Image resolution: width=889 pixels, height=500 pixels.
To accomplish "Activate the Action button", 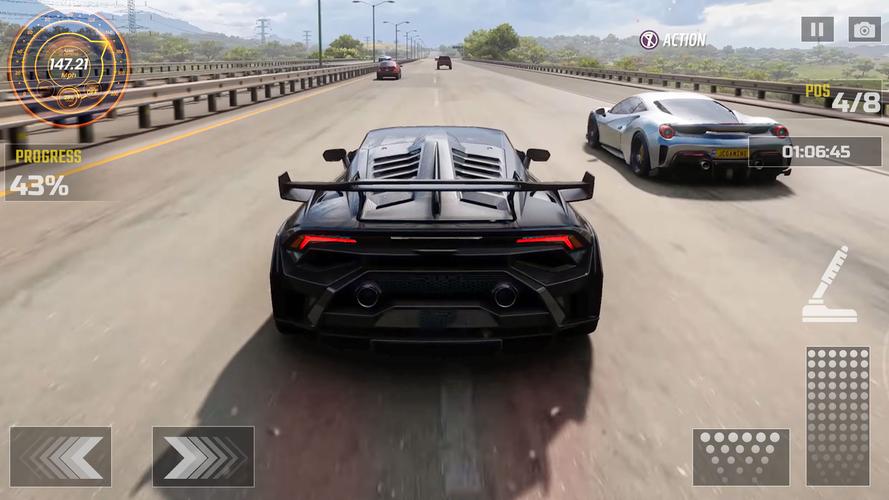I will point(672,40).
